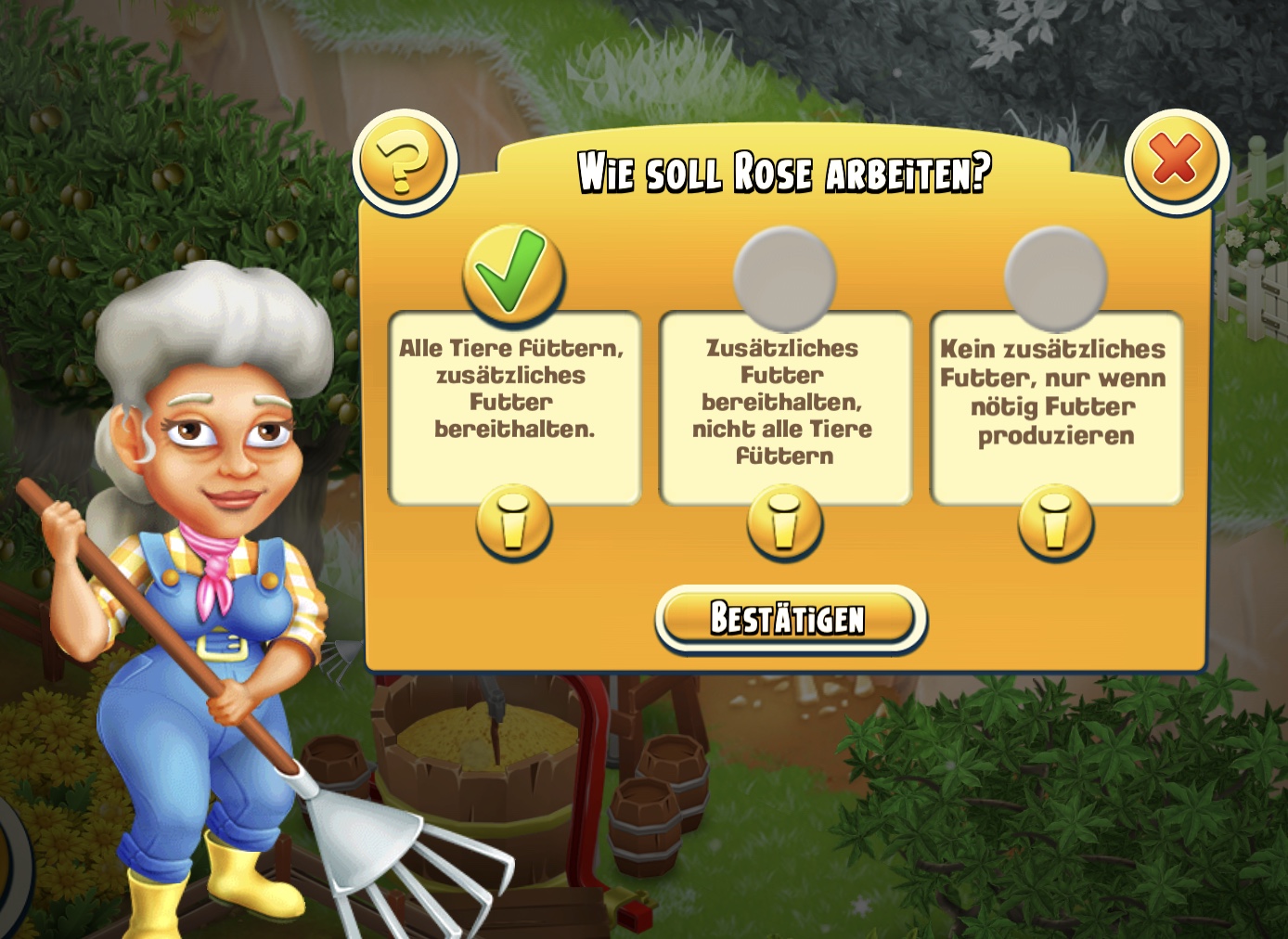Open the question mark help
This screenshot has width=1288, height=939.
[x=405, y=163]
